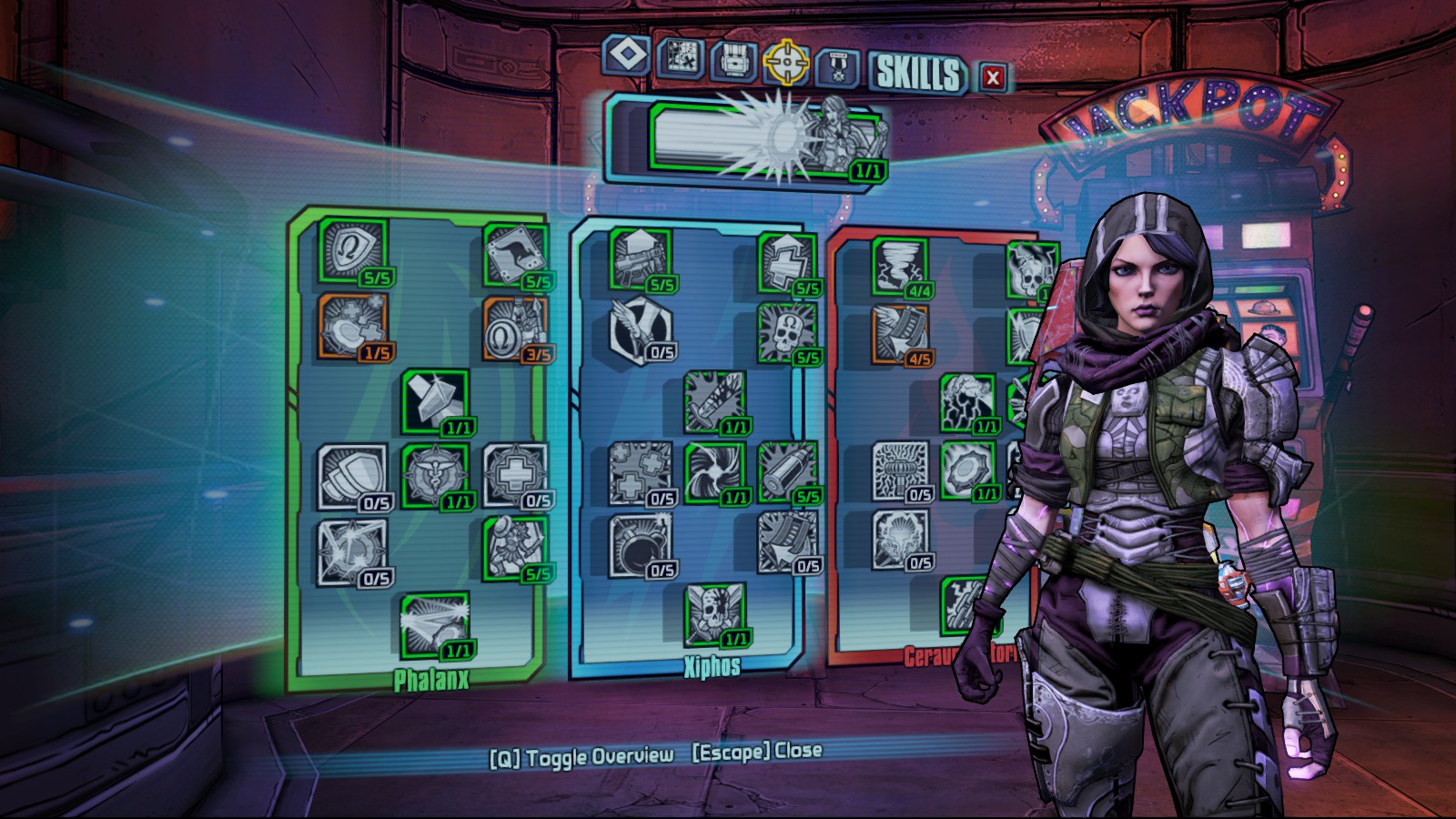Select the Kinetic Aspis action skill

coord(766,138)
